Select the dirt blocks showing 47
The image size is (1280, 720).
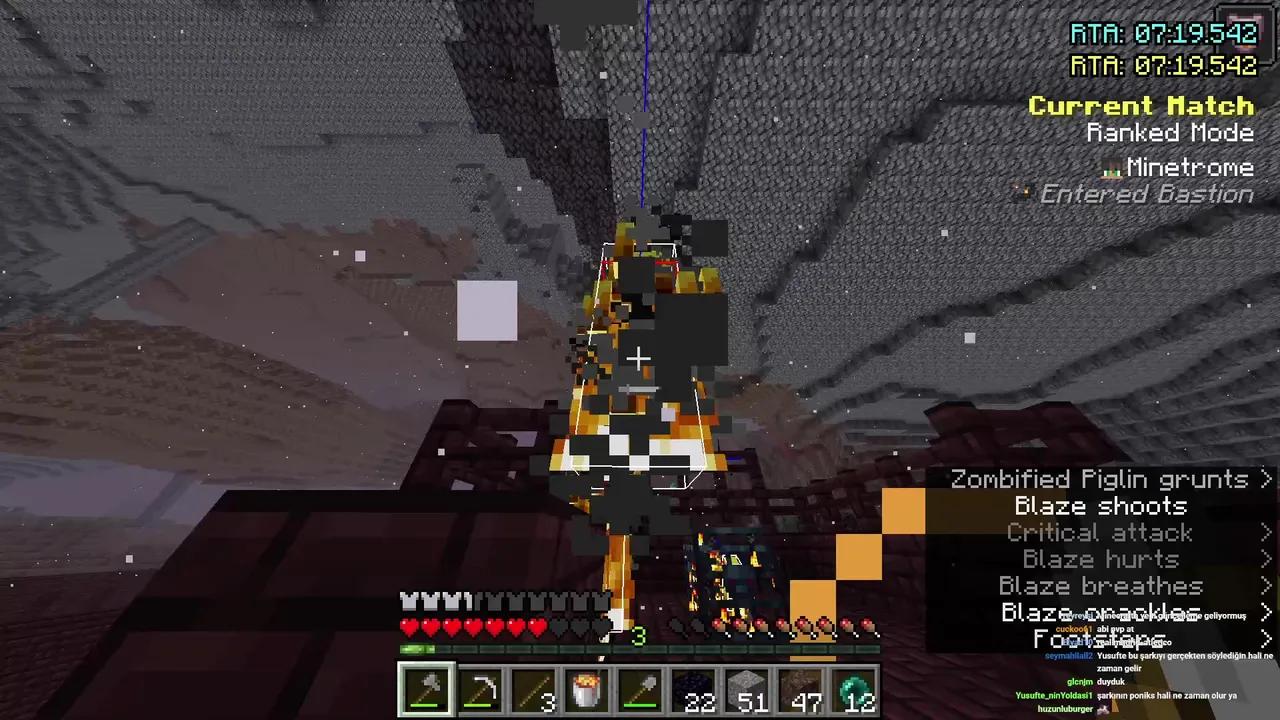(x=801, y=687)
